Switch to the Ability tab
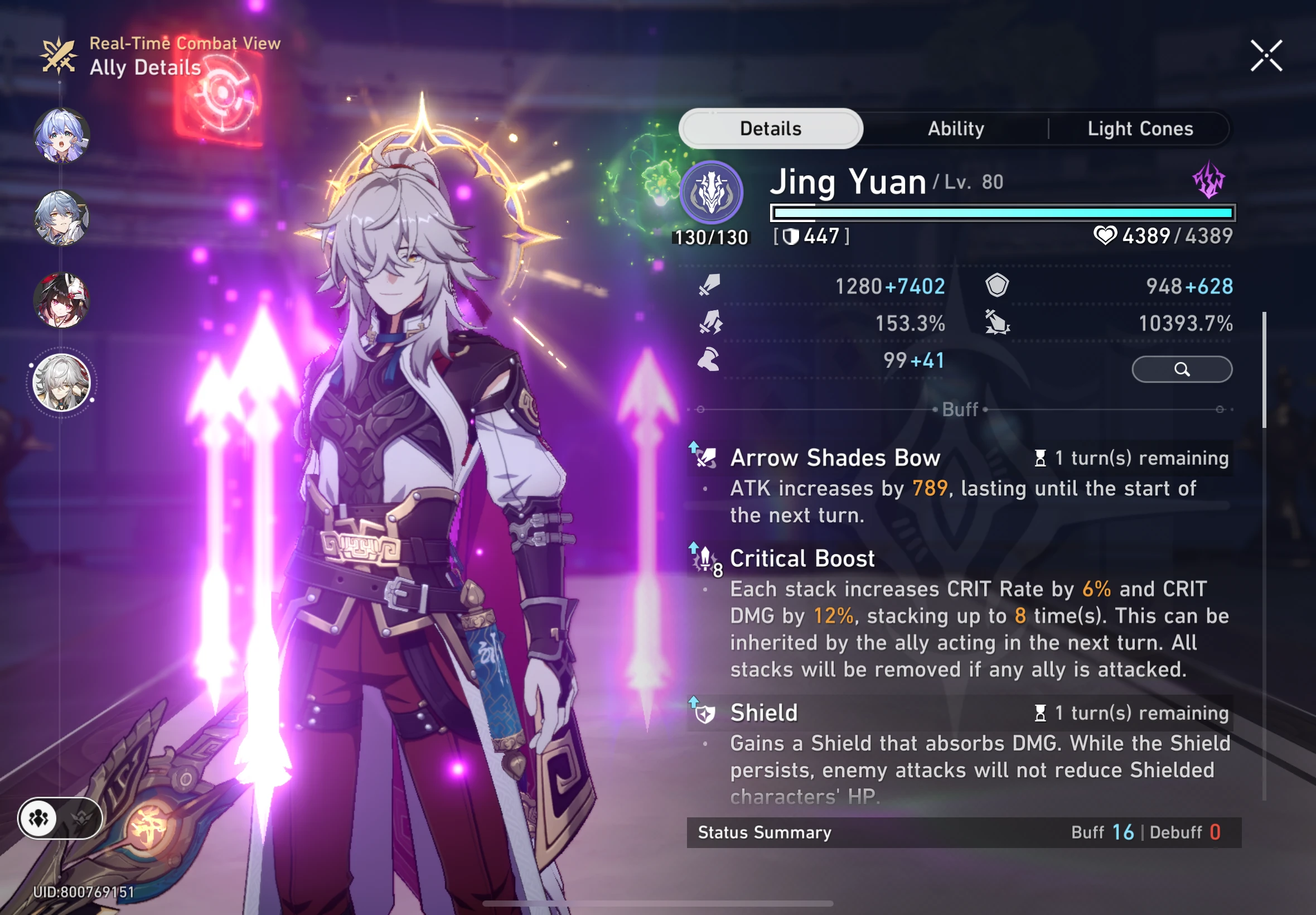Image resolution: width=1316 pixels, height=915 pixels. point(955,128)
